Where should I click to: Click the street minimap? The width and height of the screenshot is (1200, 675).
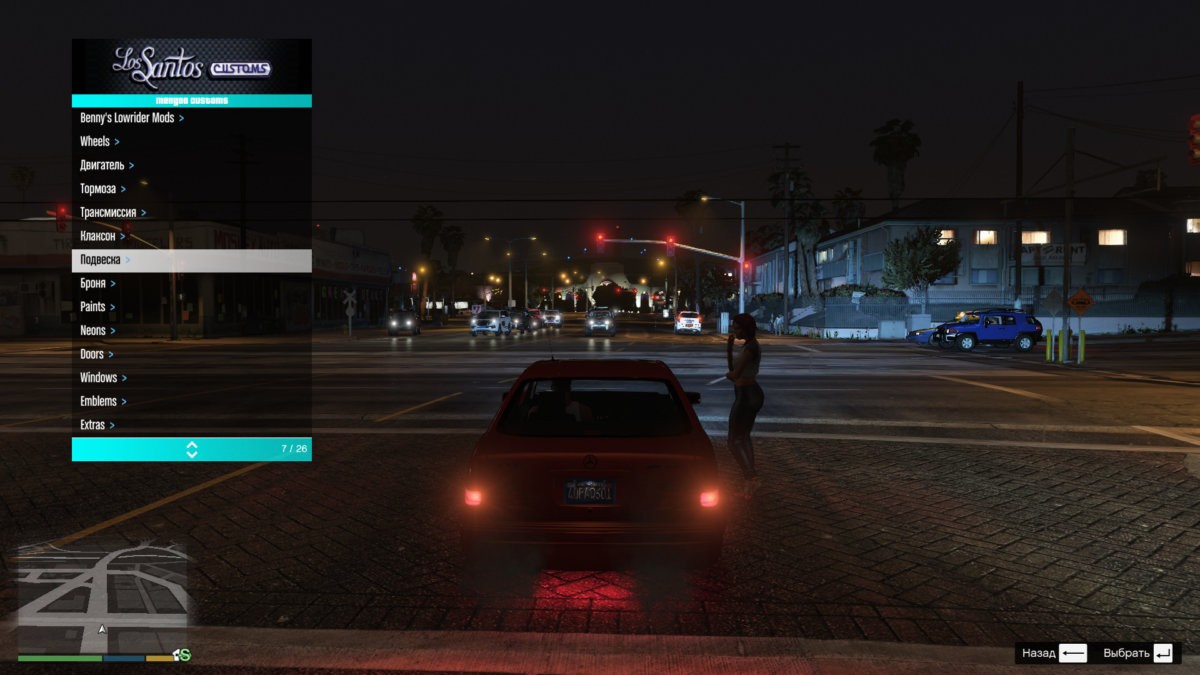tap(103, 598)
